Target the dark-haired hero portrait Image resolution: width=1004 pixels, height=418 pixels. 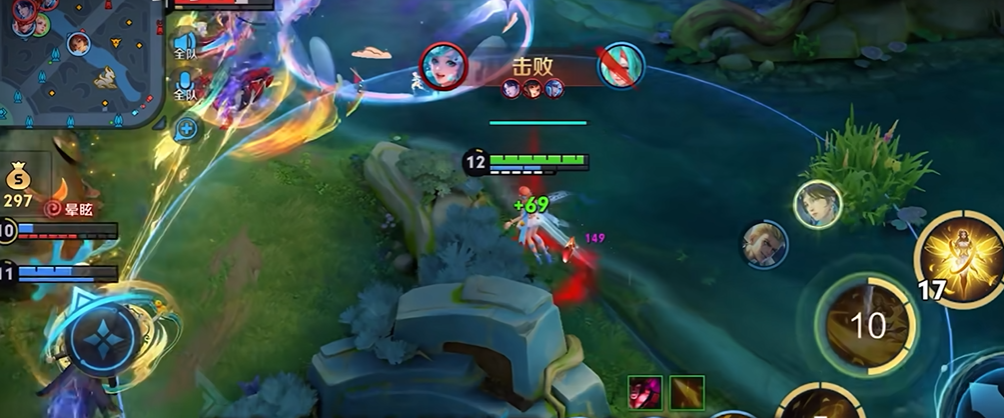pyautogui.click(x=817, y=205)
